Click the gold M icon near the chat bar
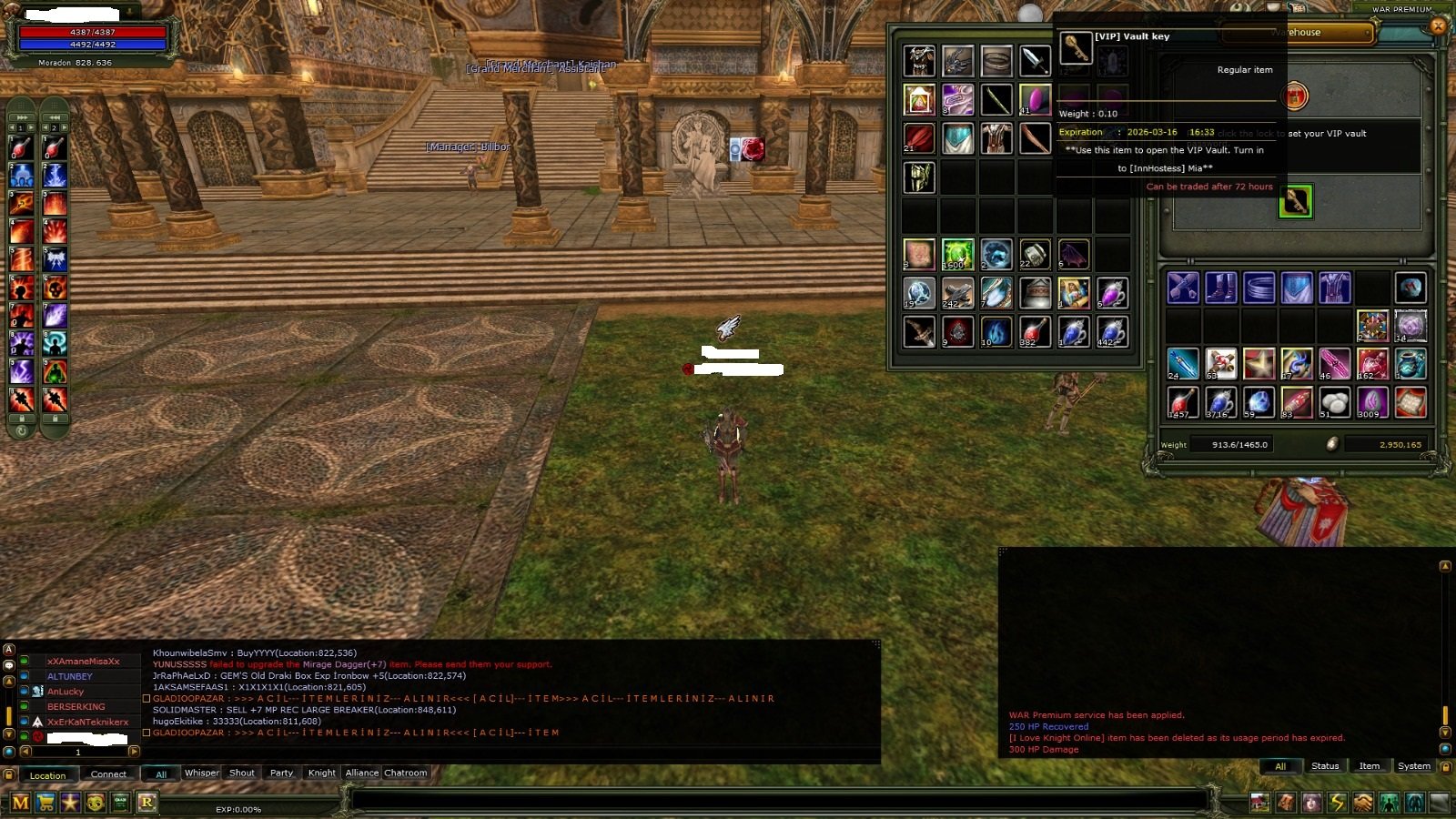The width and height of the screenshot is (1456, 819). point(20,803)
